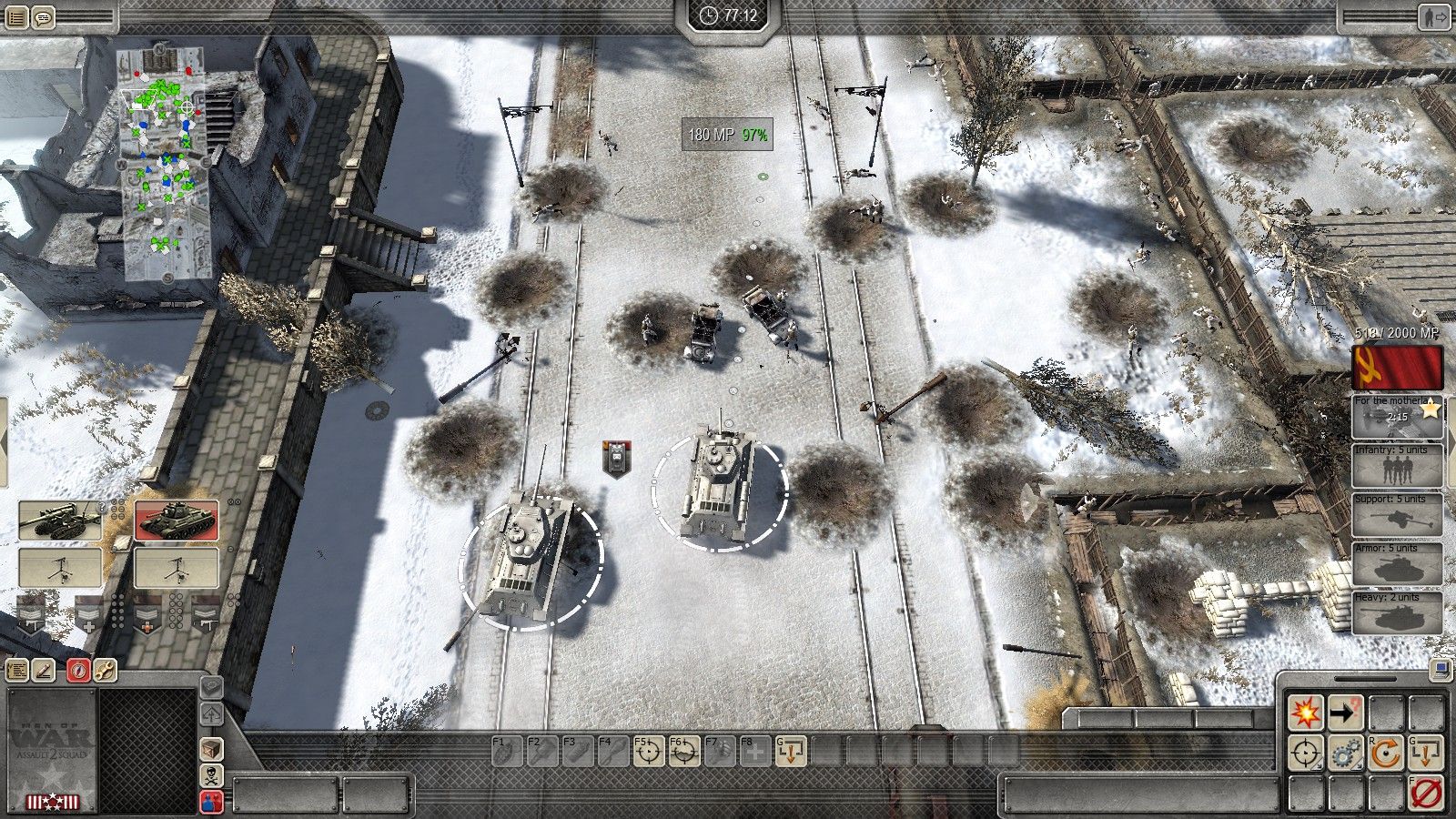Open the Armor reinforcements category
Viewport: 1456px width, 819px height.
pyautogui.click(x=1397, y=565)
